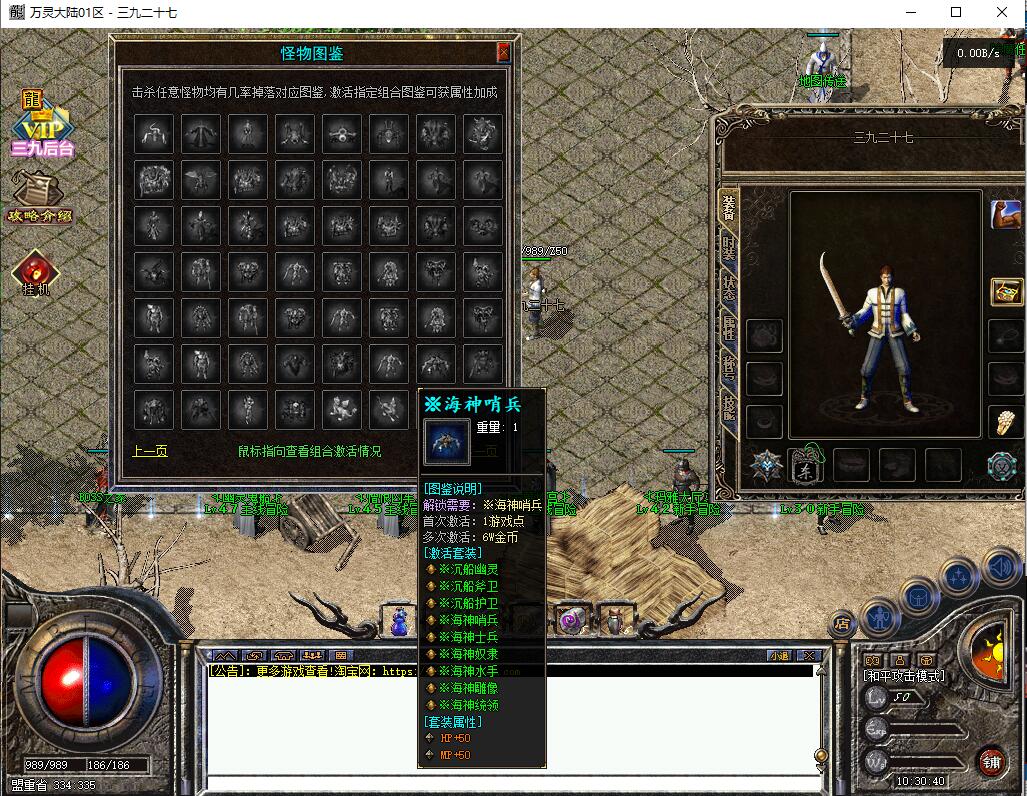The width and height of the screenshot is (1027, 796).
Task: Maximize the game window
Action: pos(956,12)
